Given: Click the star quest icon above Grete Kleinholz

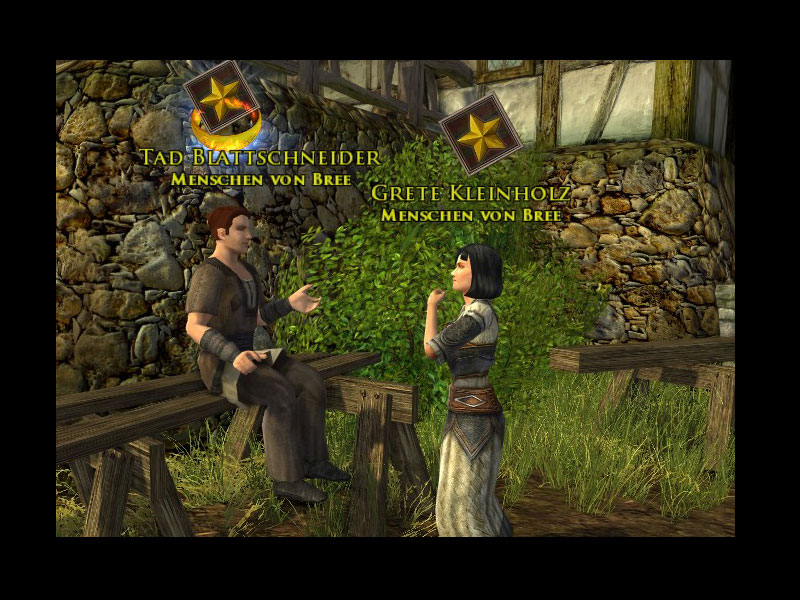Looking at the screenshot, I should (x=482, y=133).
